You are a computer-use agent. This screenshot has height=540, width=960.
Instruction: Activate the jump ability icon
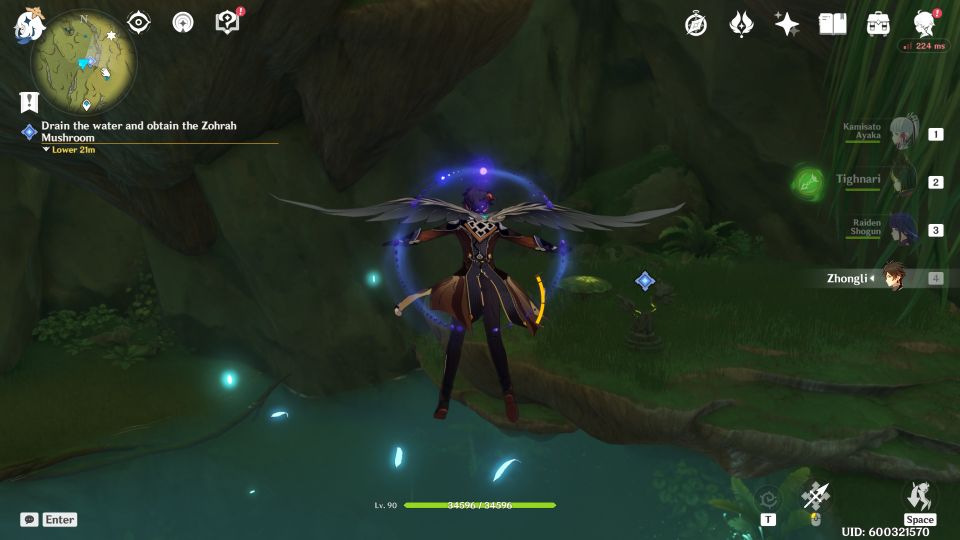919,495
